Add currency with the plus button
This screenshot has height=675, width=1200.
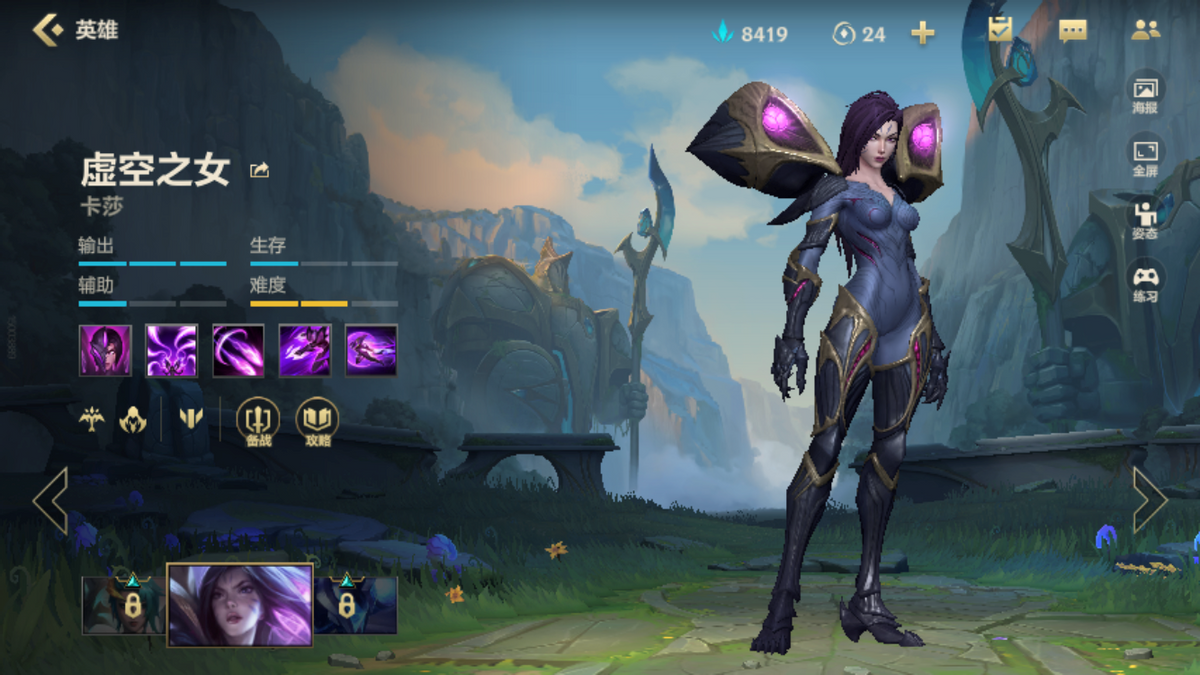[x=923, y=34]
